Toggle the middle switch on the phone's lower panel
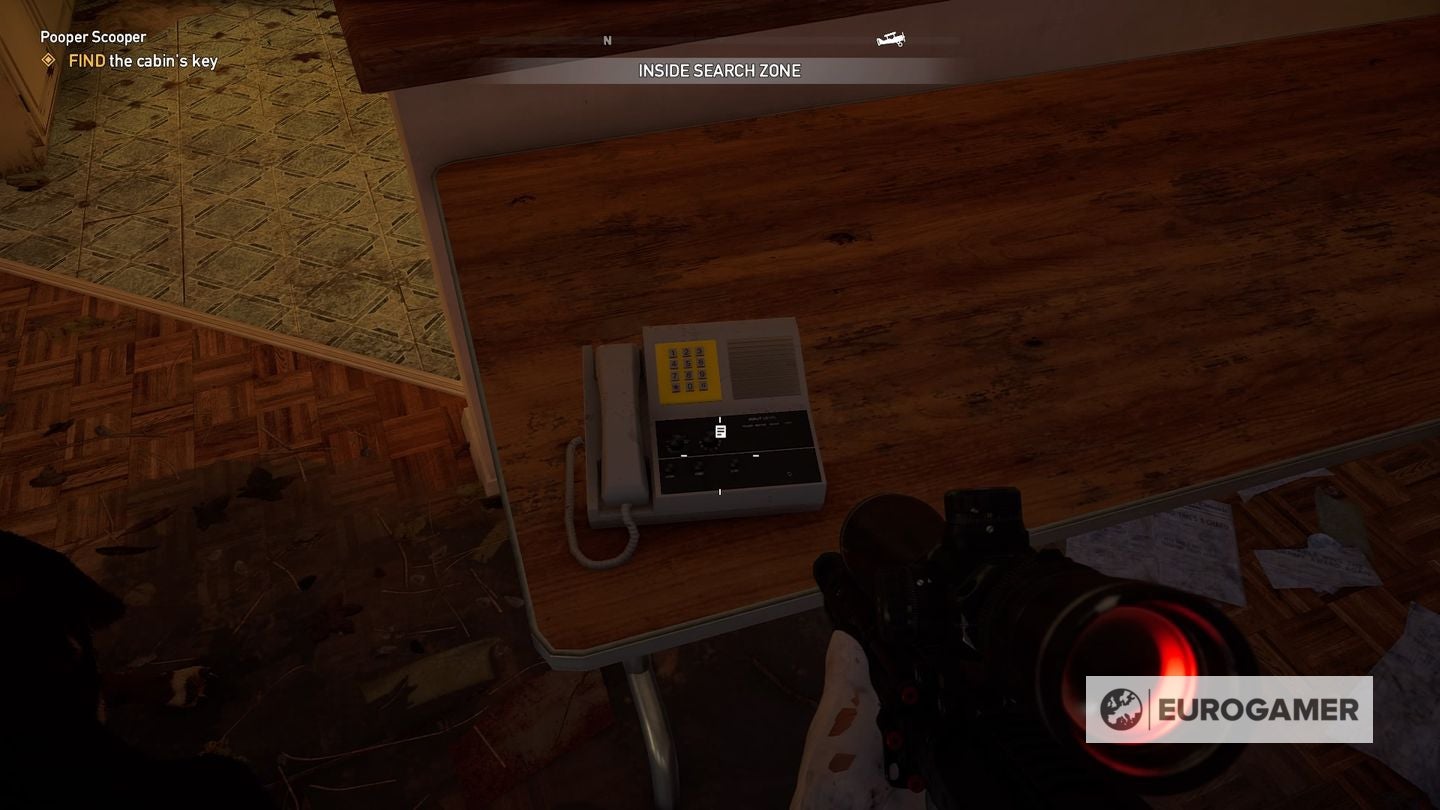The image size is (1440, 810). (x=699, y=469)
